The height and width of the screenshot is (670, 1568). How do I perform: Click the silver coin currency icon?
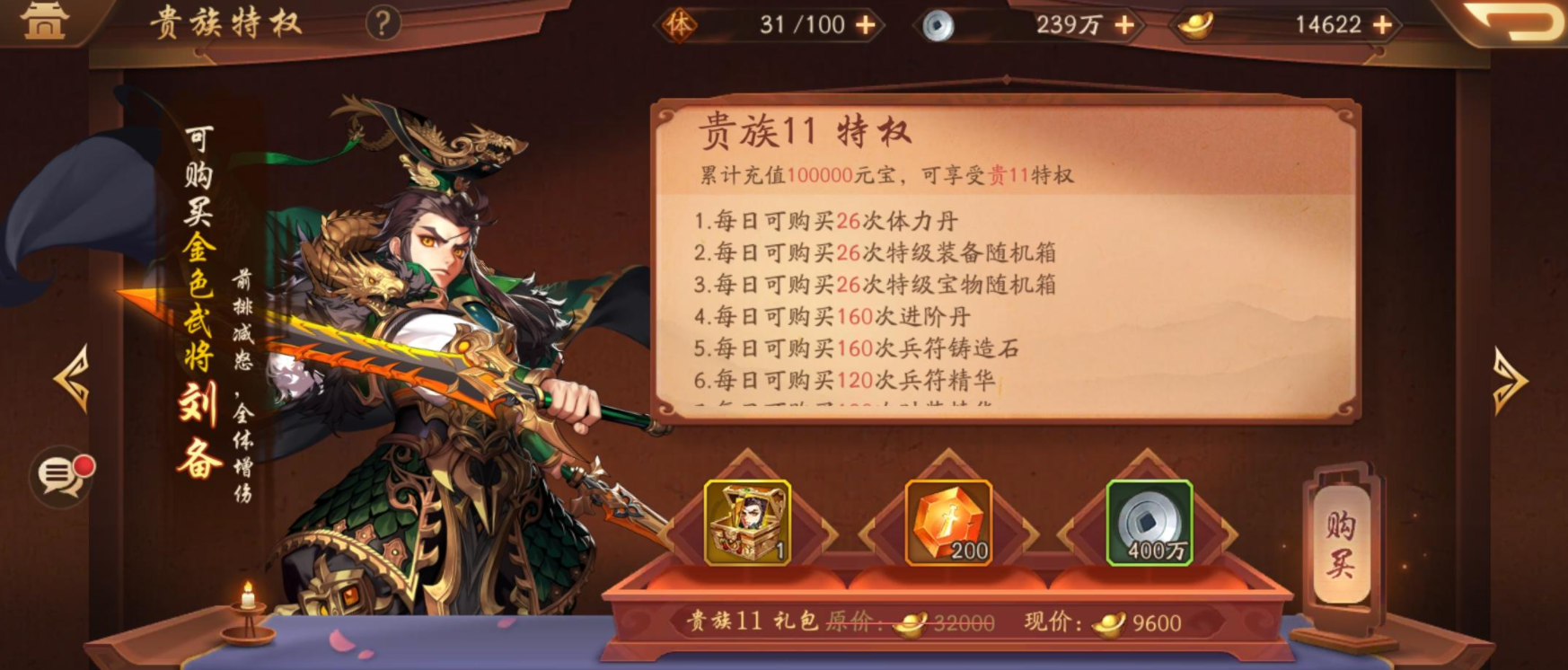pyautogui.click(x=937, y=25)
